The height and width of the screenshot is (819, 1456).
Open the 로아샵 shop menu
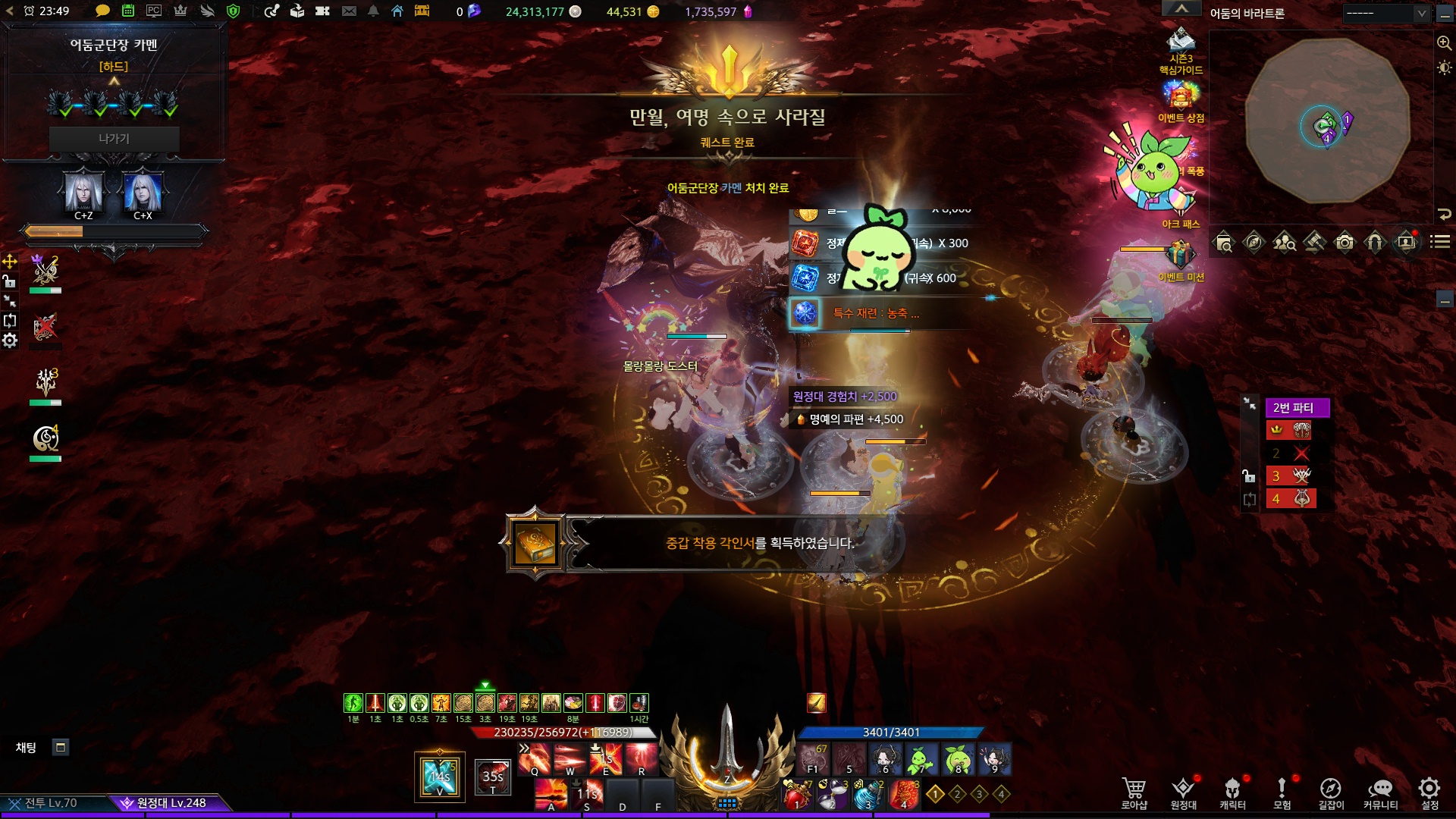(1134, 792)
